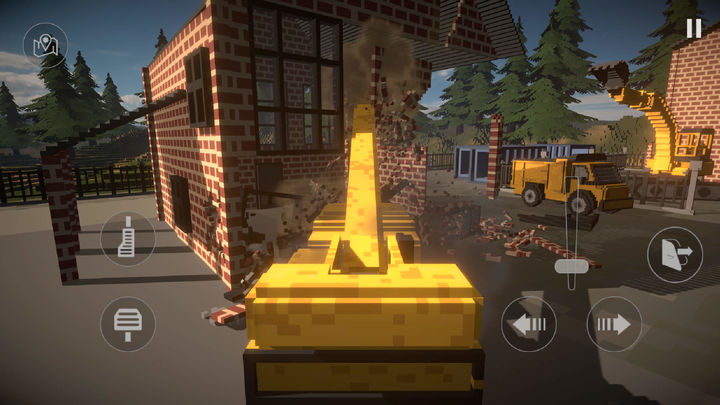Exit the vehicle using the door icon
This screenshot has width=720, height=405.
click(674, 254)
